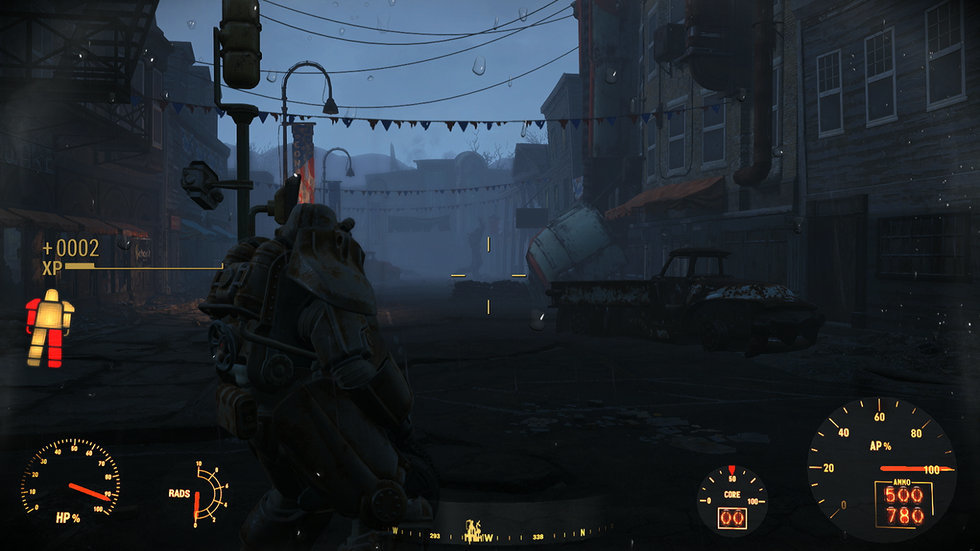Click the power armor condition figure icon

[x=49, y=328]
